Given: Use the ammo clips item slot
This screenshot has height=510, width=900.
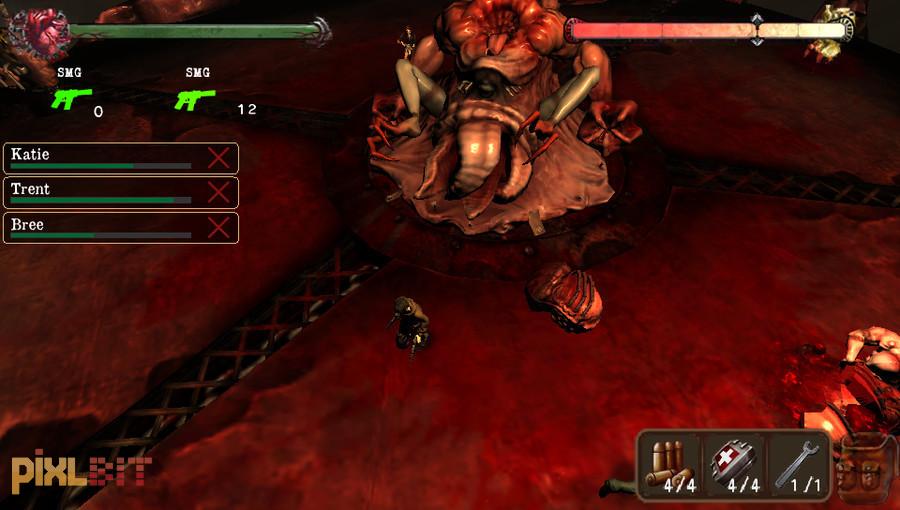Looking at the screenshot, I should [x=670, y=464].
